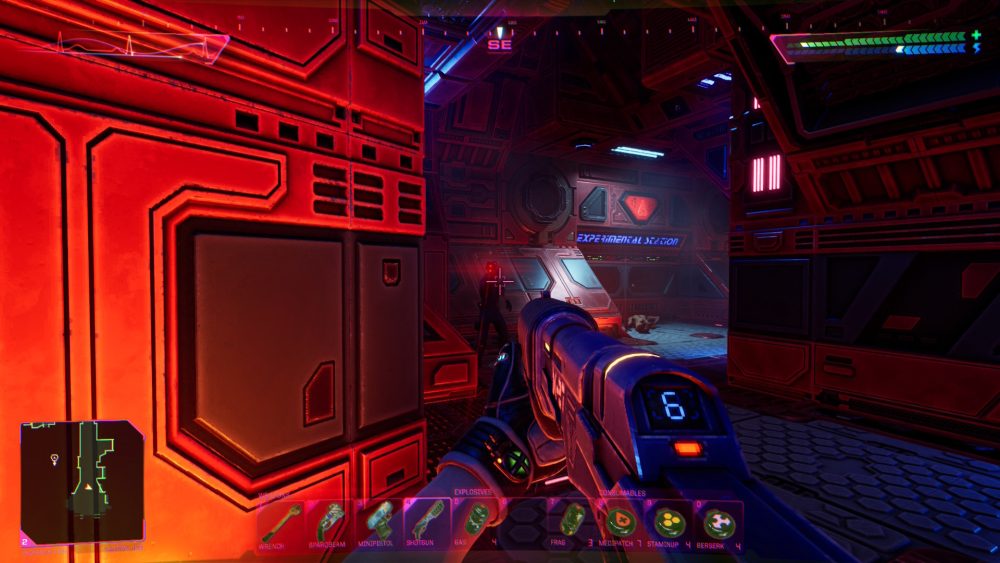Click the waypoint marker on the minimap
This screenshot has width=1000, height=563.
[x=53, y=459]
